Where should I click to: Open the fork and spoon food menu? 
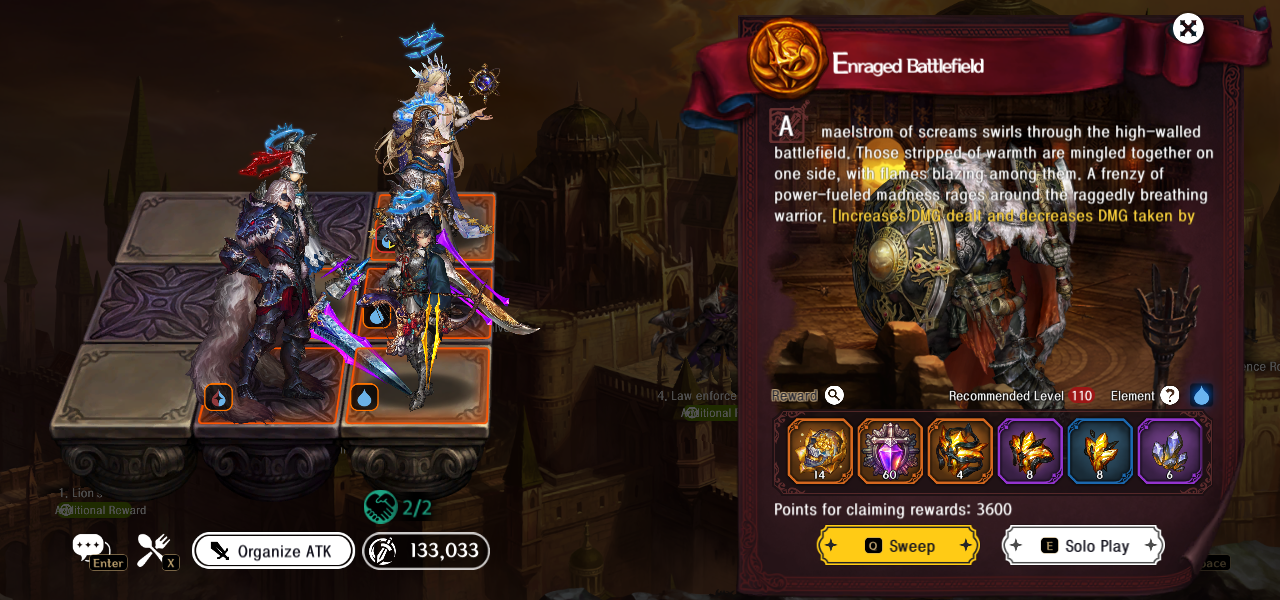pos(153,548)
